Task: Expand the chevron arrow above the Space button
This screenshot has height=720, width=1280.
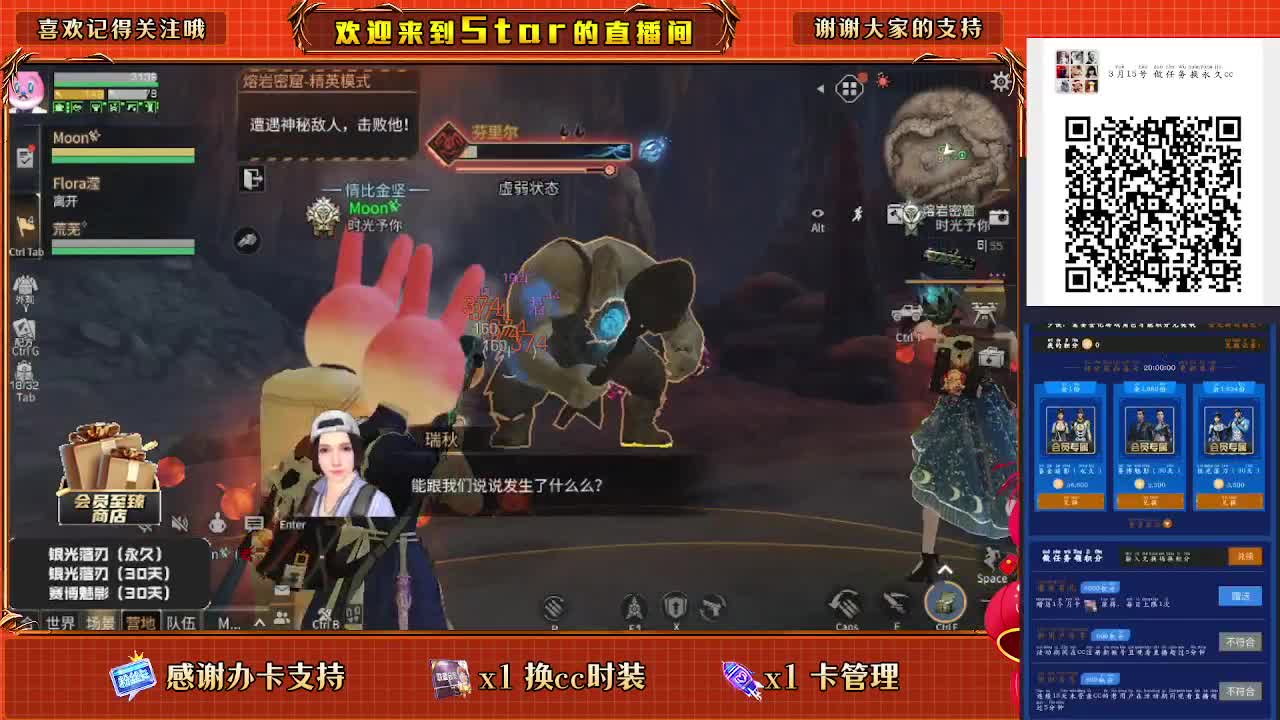Action: [x=944, y=568]
